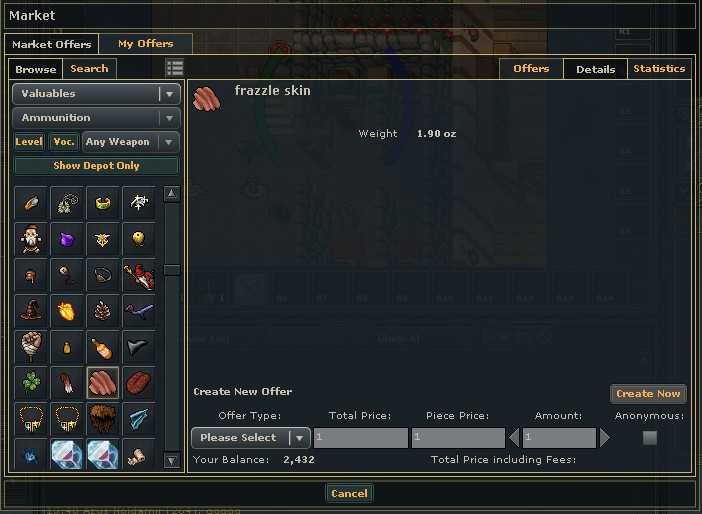Cancel and close the Market window

click(349, 493)
